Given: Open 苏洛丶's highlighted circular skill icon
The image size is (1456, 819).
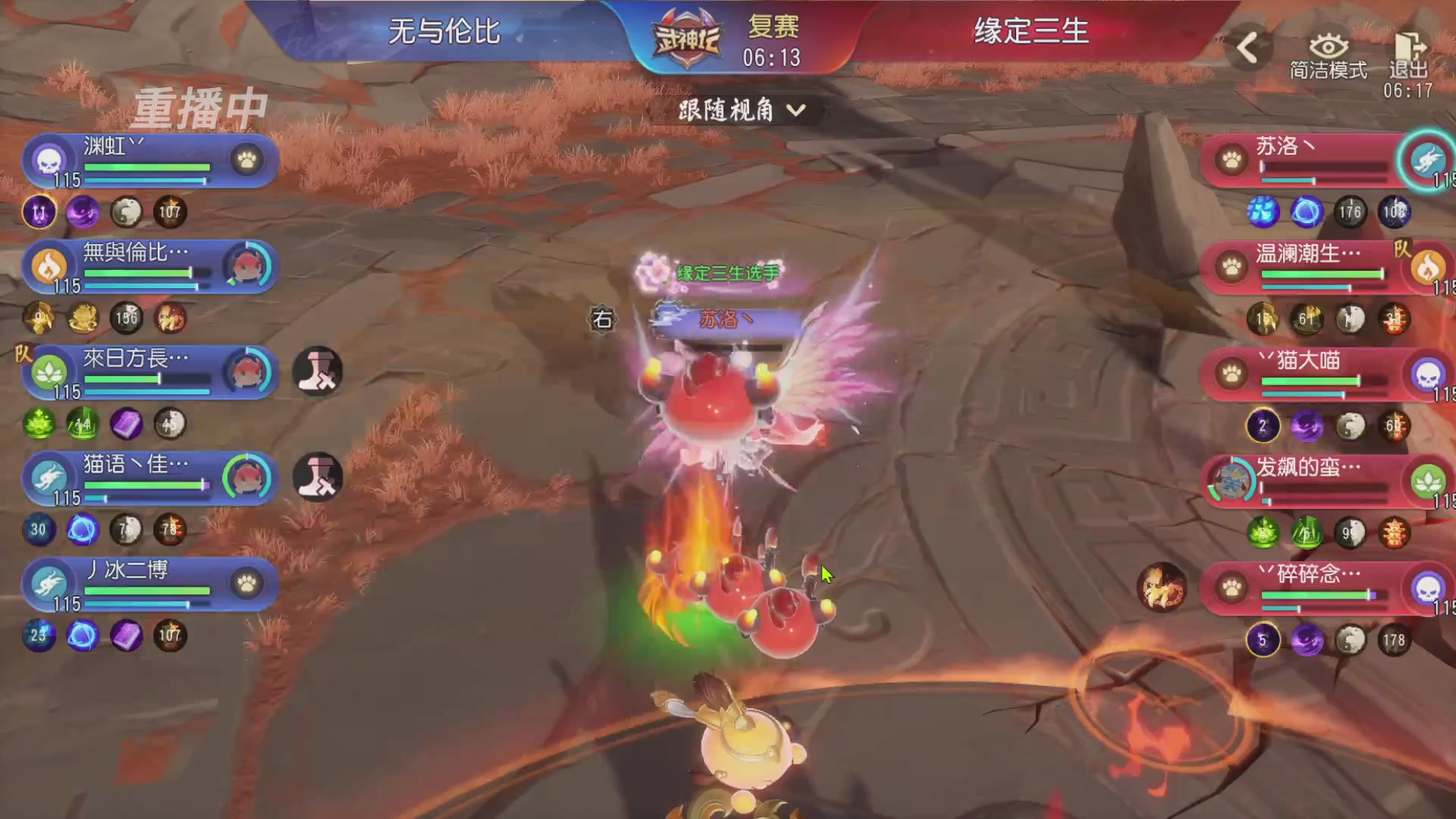Looking at the screenshot, I should (x=1429, y=161).
